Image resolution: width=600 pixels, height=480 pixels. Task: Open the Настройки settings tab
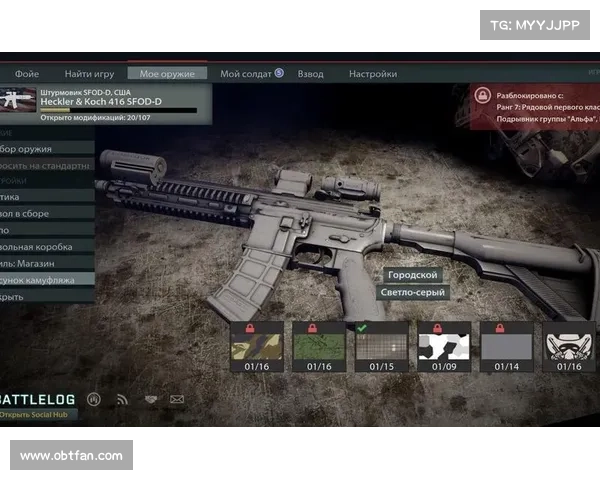click(x=372, y=74)
